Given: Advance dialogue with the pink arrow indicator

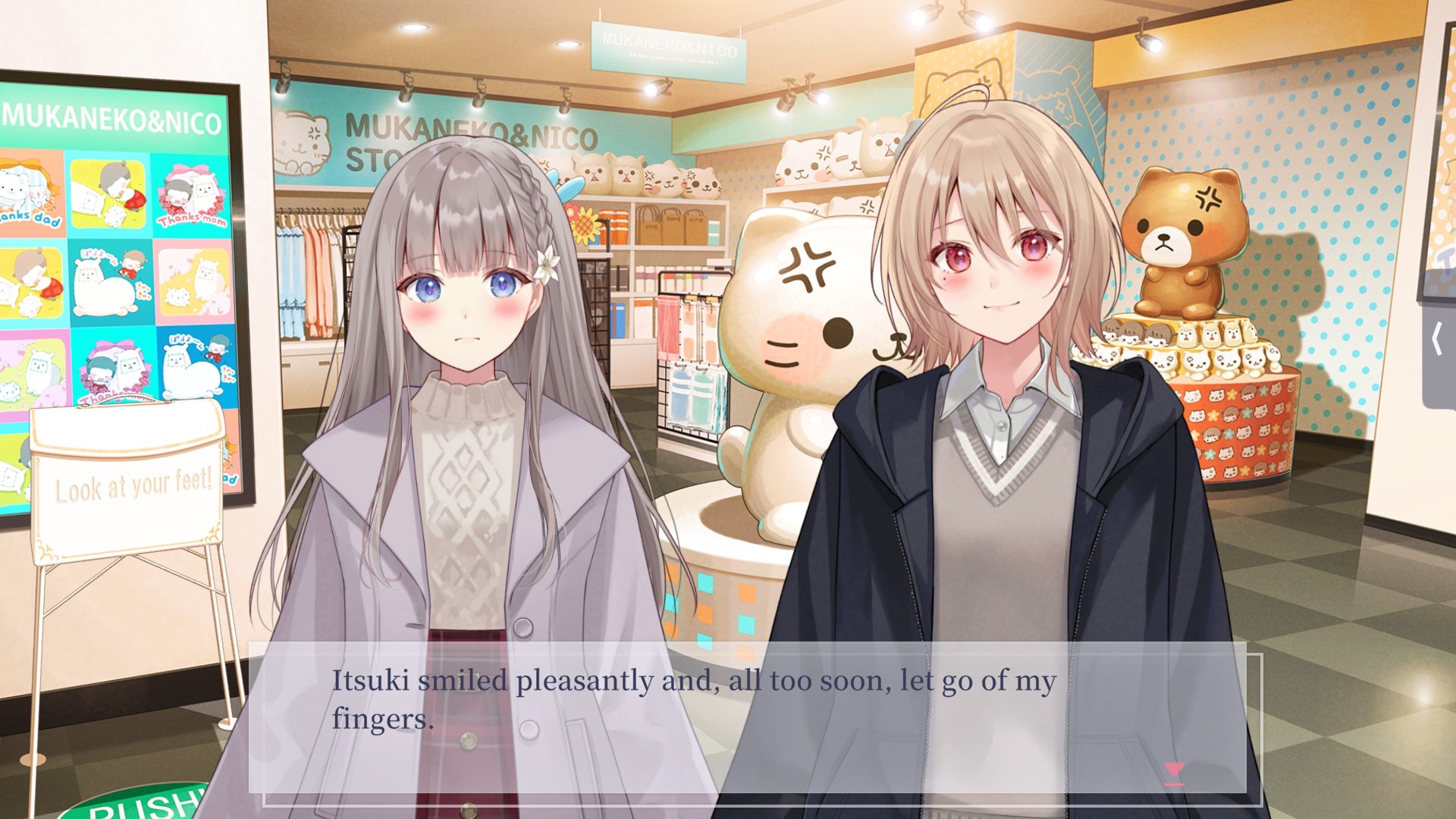Looking at the screenshot, I should 1174,773.
